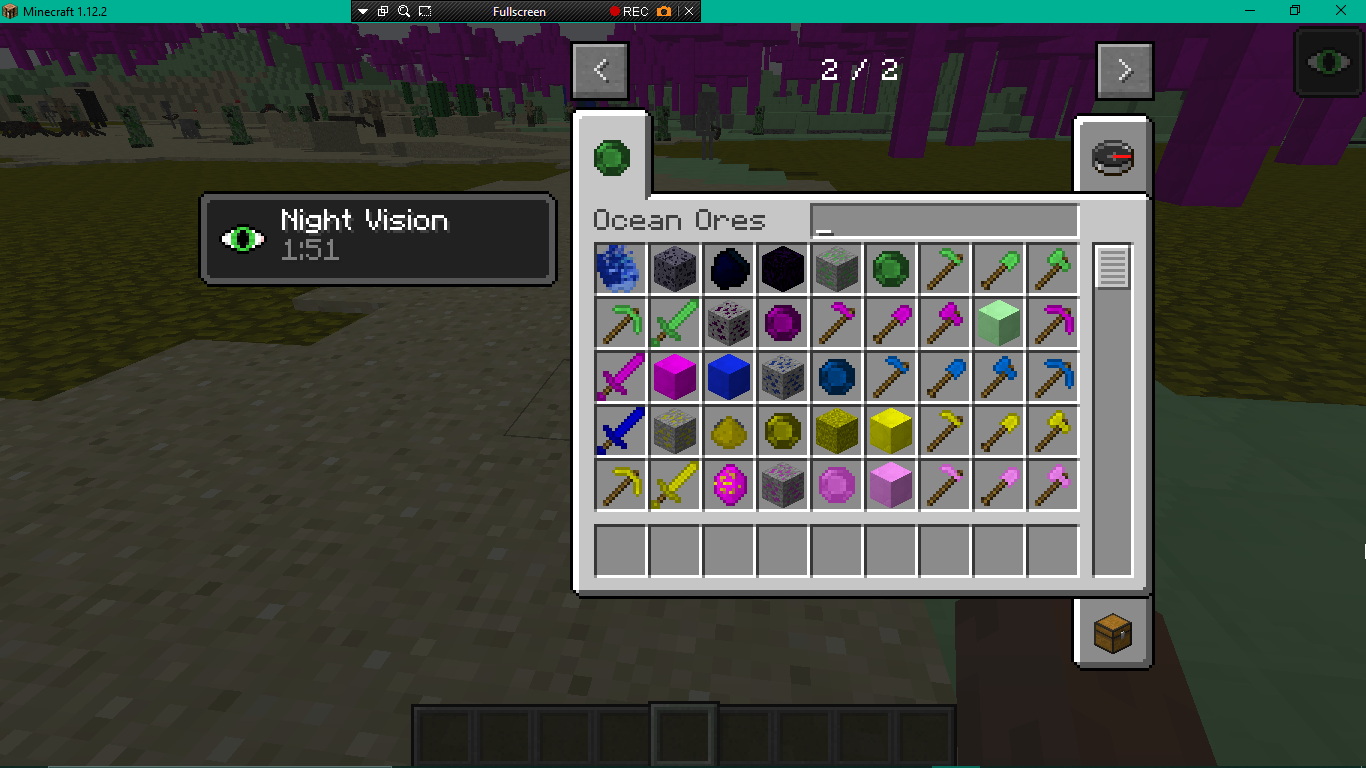
Task: Open the dropdown arrow on the capture toolbar
Action: (x=362, y=11)
